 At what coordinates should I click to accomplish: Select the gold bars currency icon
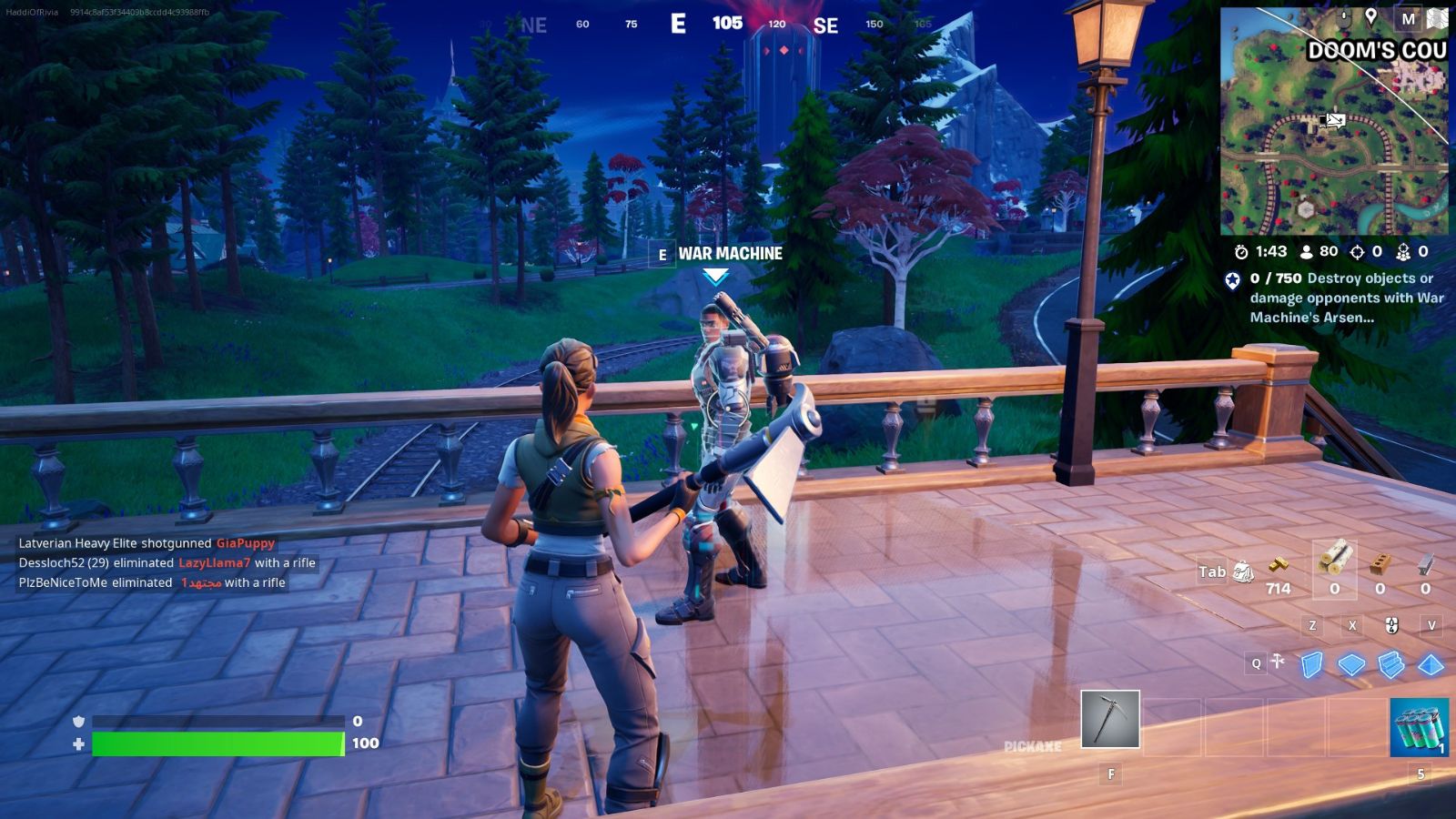[1279, 567]
